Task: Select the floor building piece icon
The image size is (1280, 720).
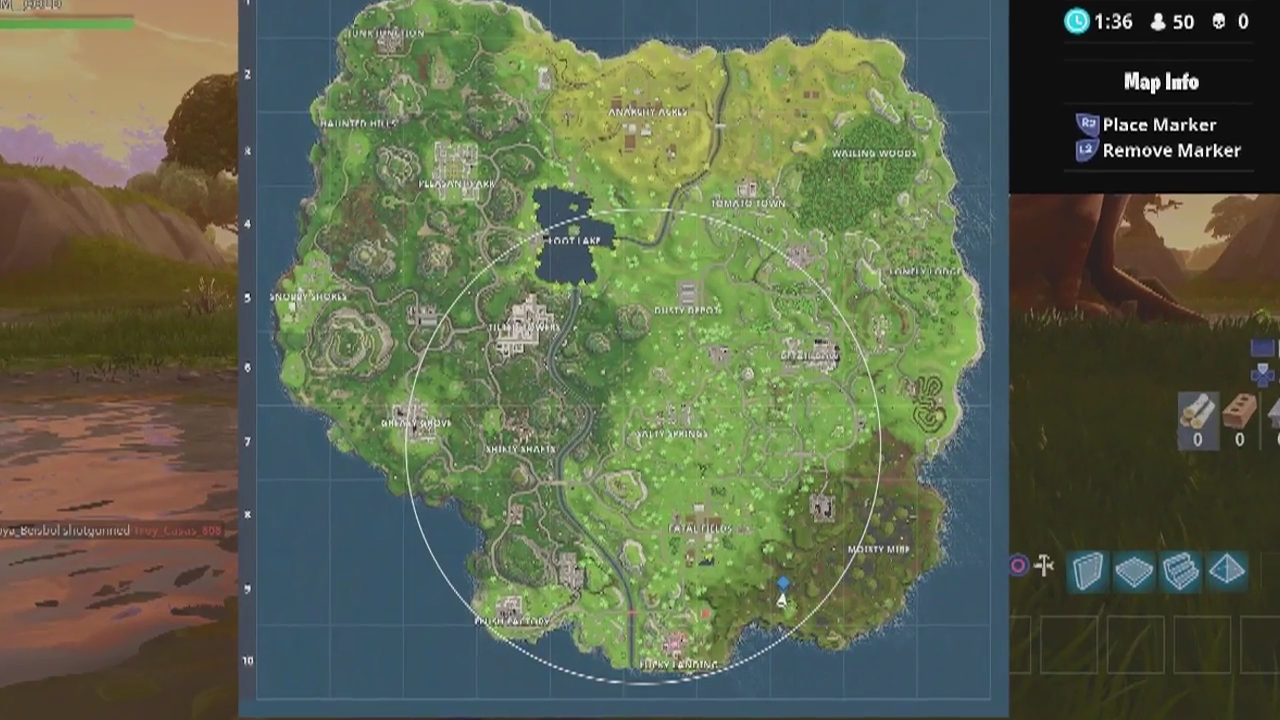Action: click(x=1133, y=570)
